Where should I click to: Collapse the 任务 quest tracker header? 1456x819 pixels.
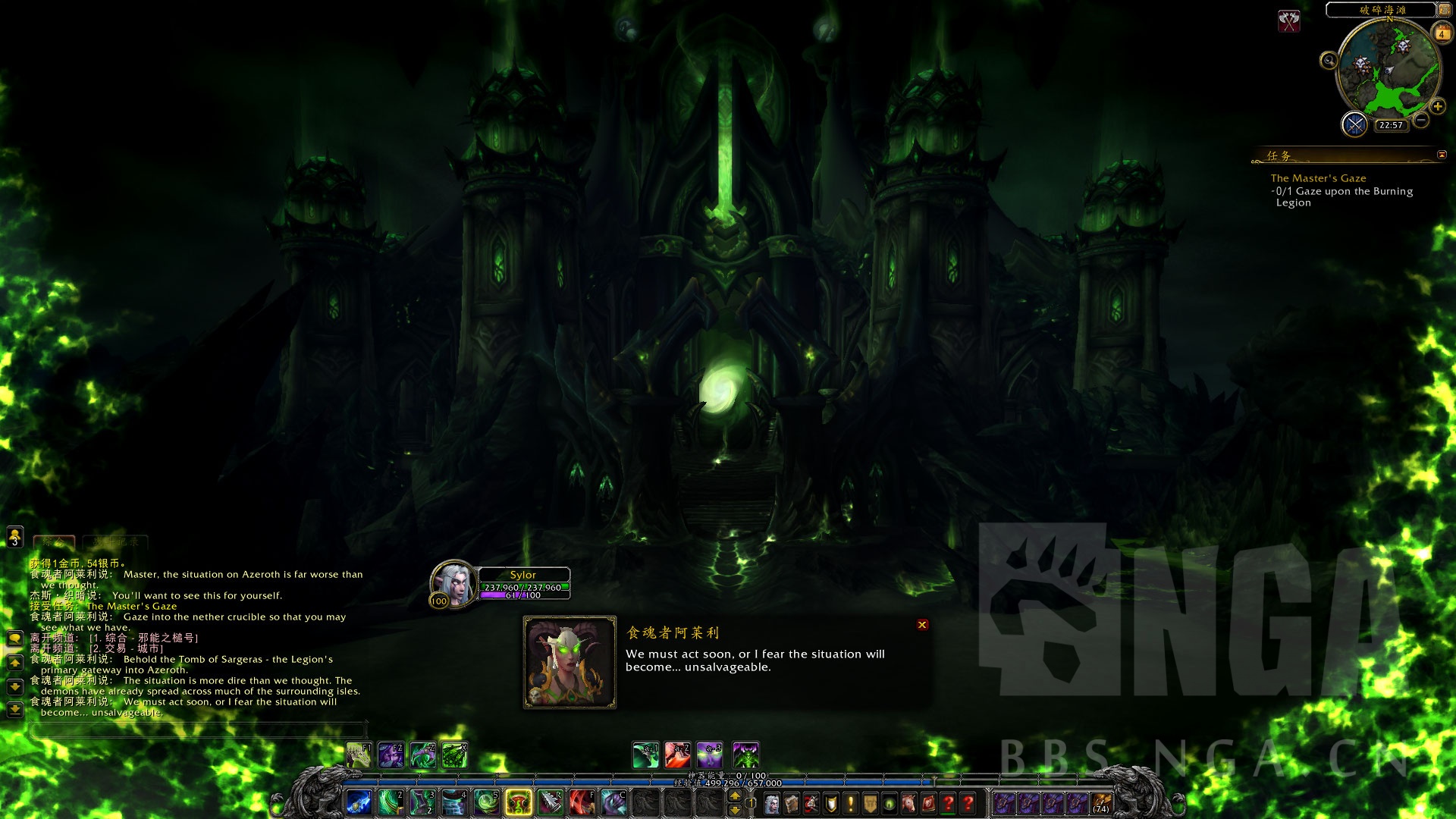tap(1442, 155)
